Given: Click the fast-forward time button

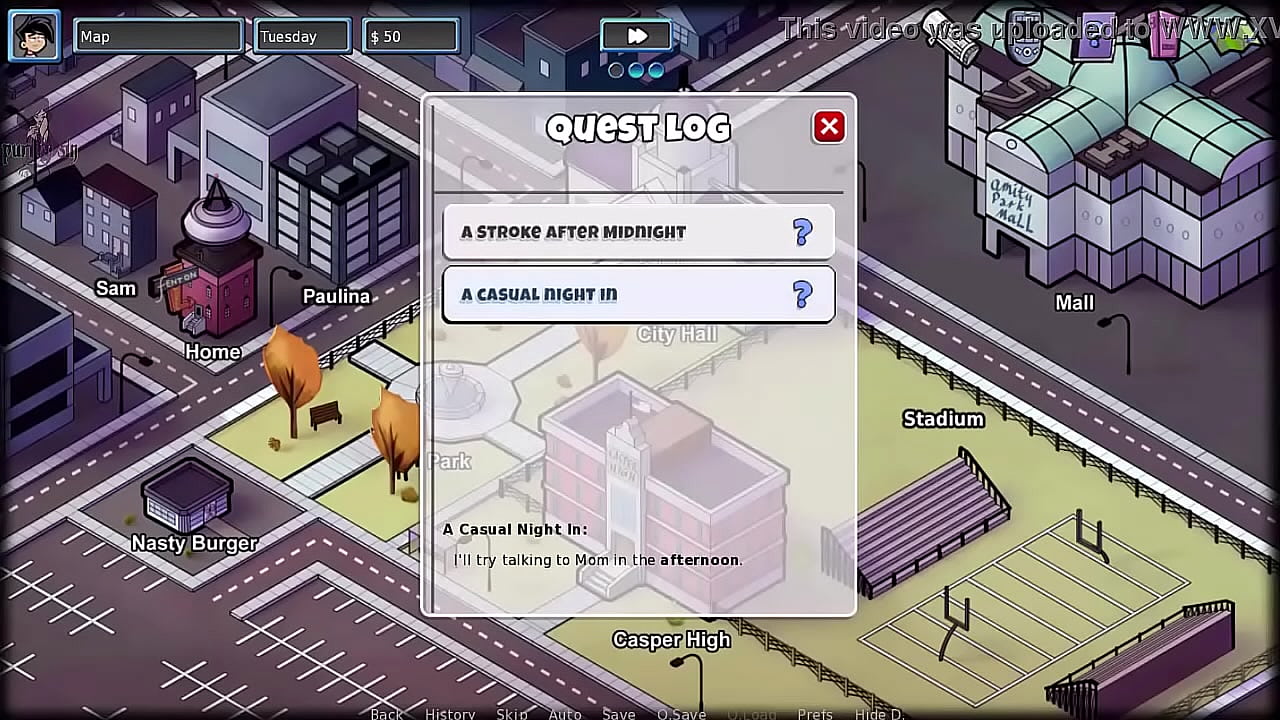Looking at the screenshot, I should (636, 36).
